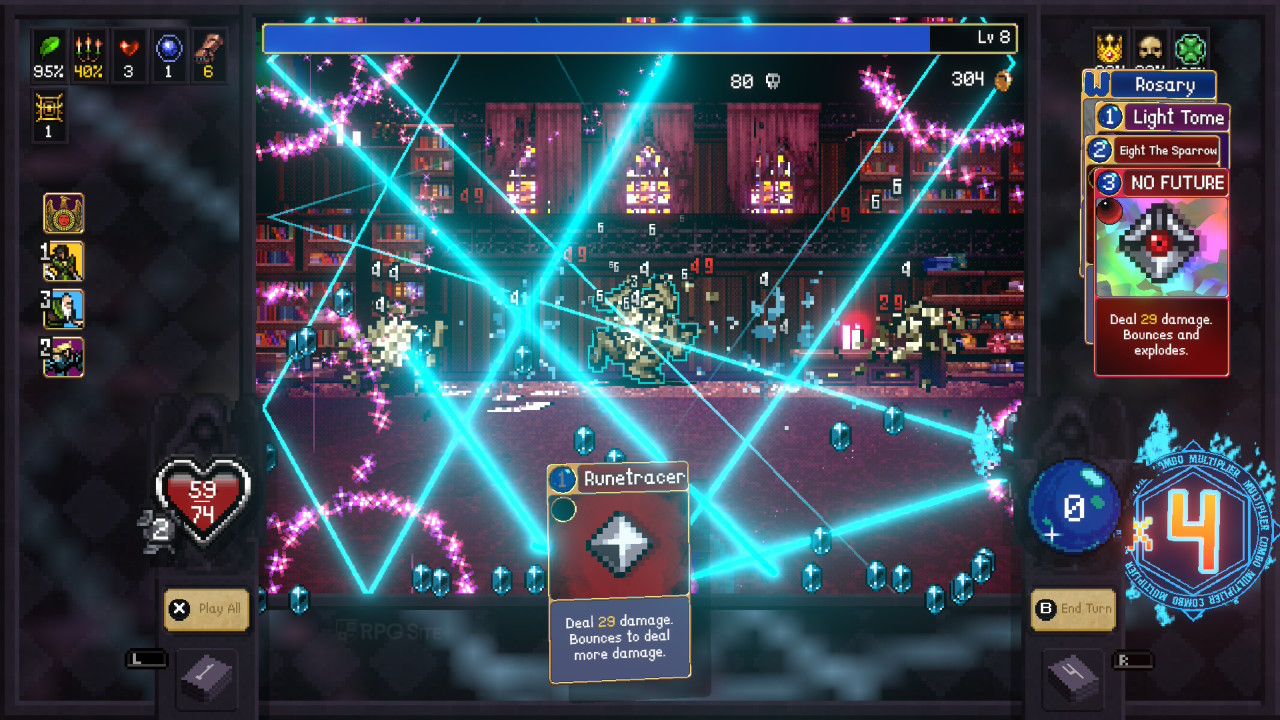1280x720 pixels.
Task: Inspect the candelabra stat icon
Action: coord(89,48)
